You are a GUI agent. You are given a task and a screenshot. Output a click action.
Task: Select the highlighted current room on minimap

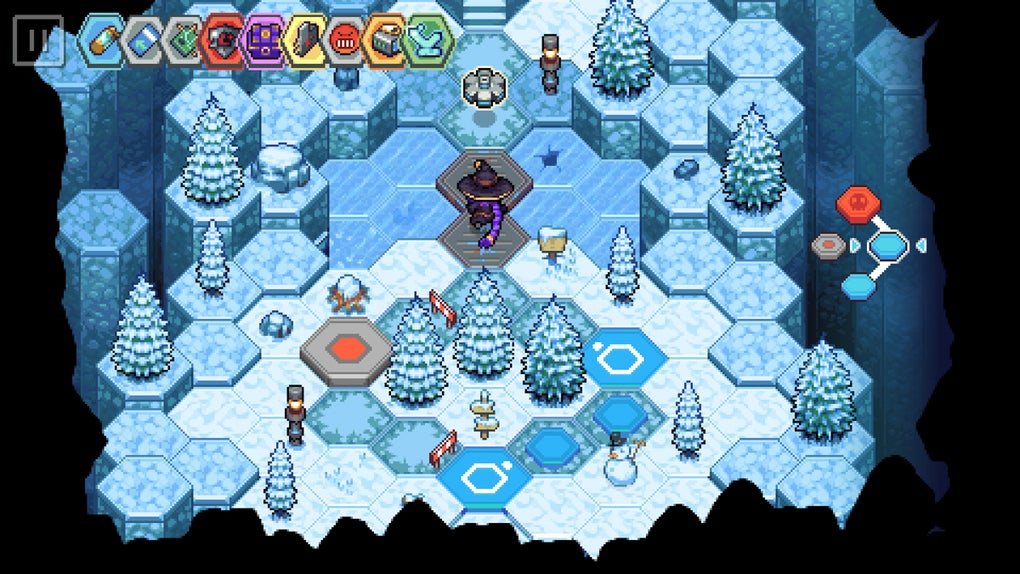(x=887, y=245)
